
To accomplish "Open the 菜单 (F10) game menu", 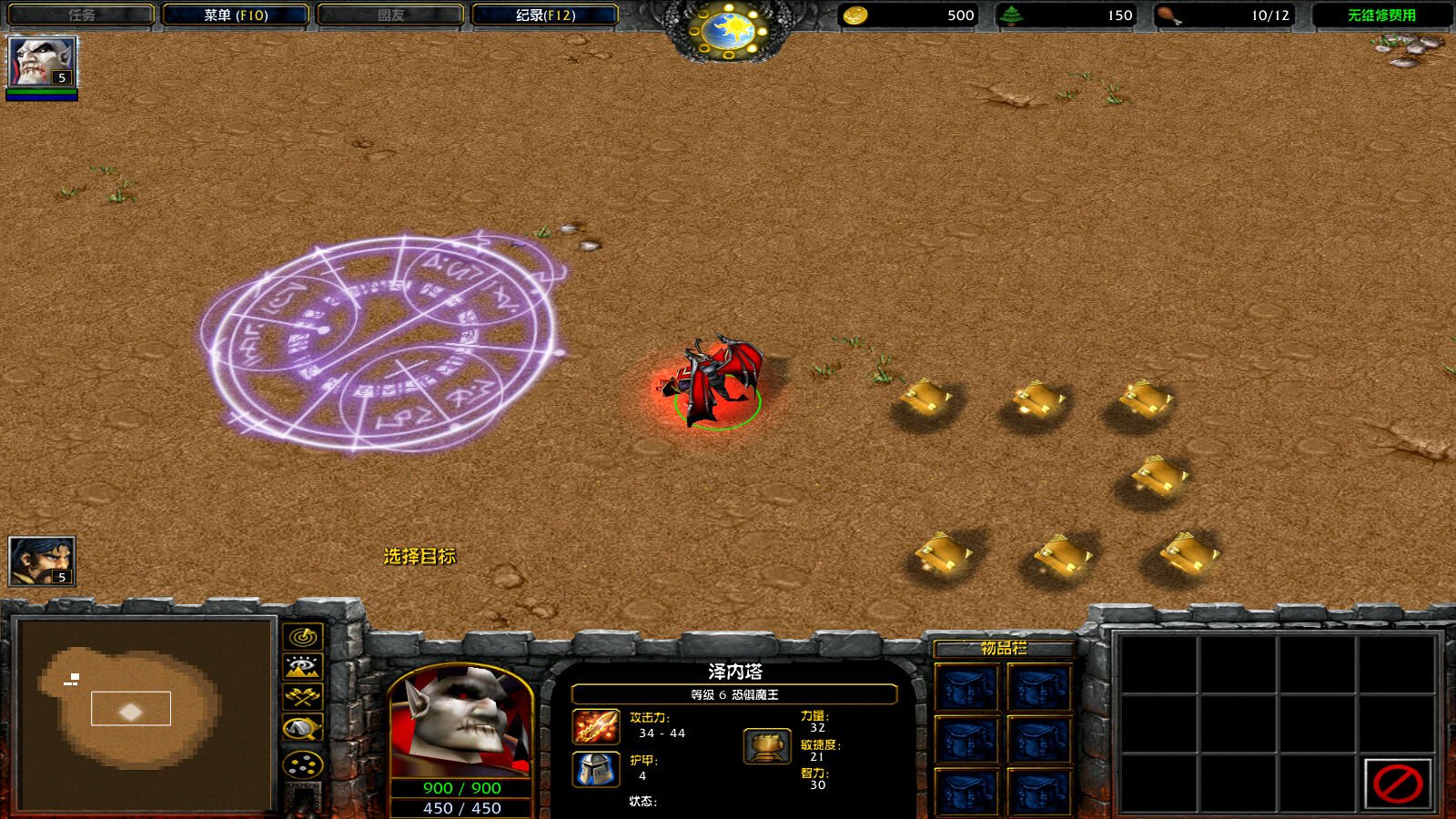I will 236,15.
